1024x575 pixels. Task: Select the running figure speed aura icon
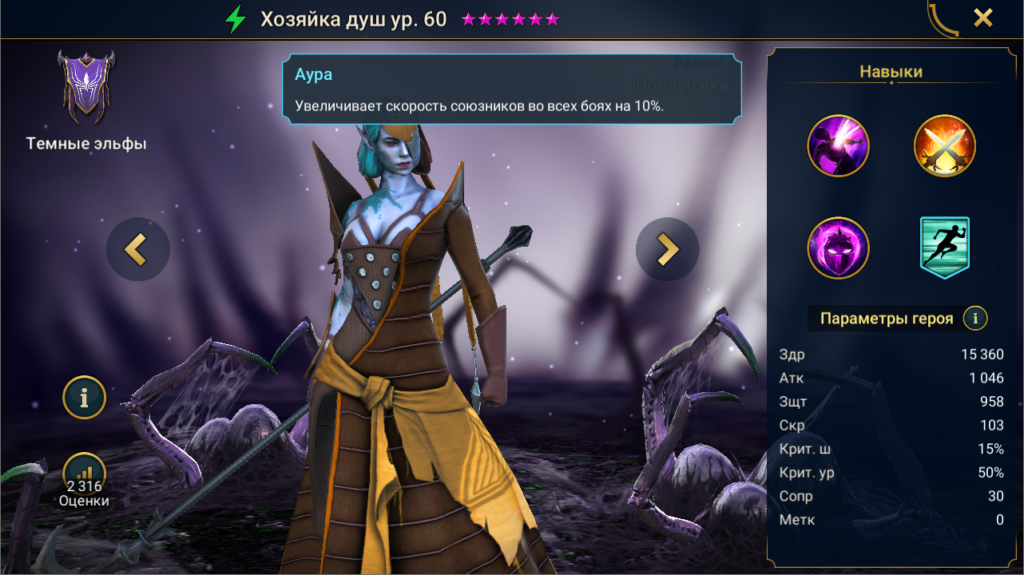click(944, 247)
